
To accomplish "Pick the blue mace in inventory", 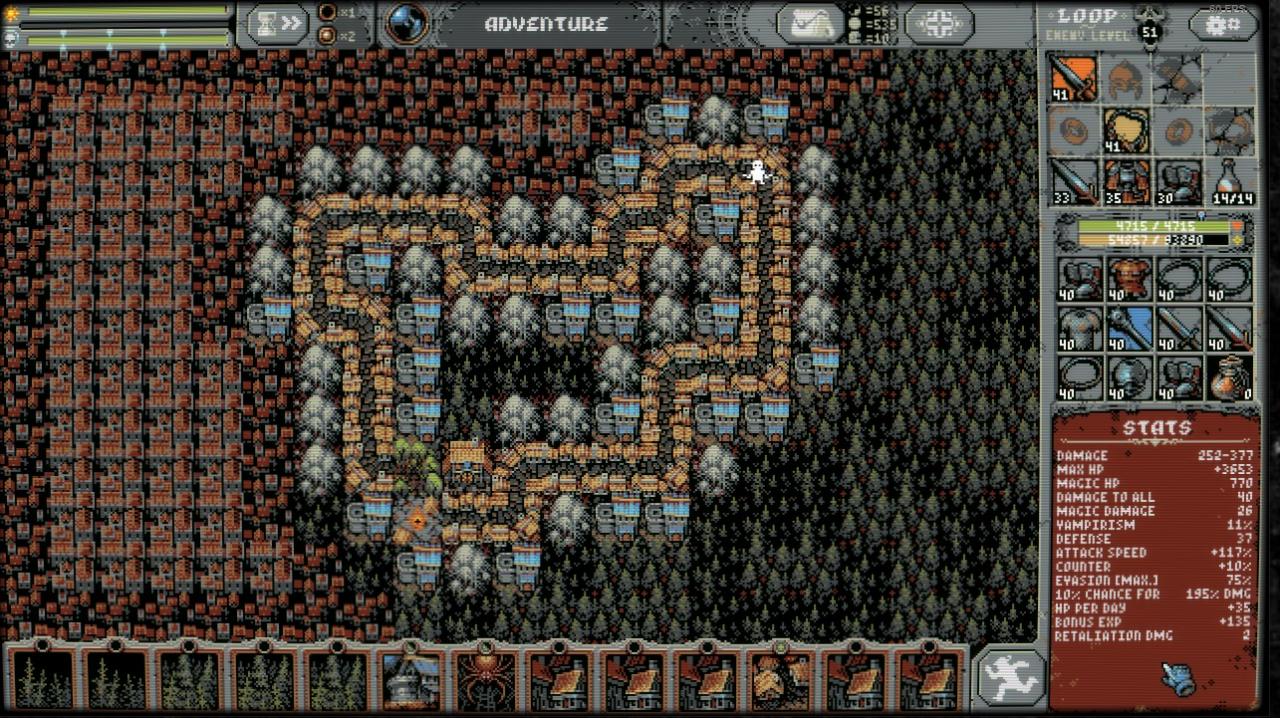I will pyautogui.click(x=1127, y=328).
